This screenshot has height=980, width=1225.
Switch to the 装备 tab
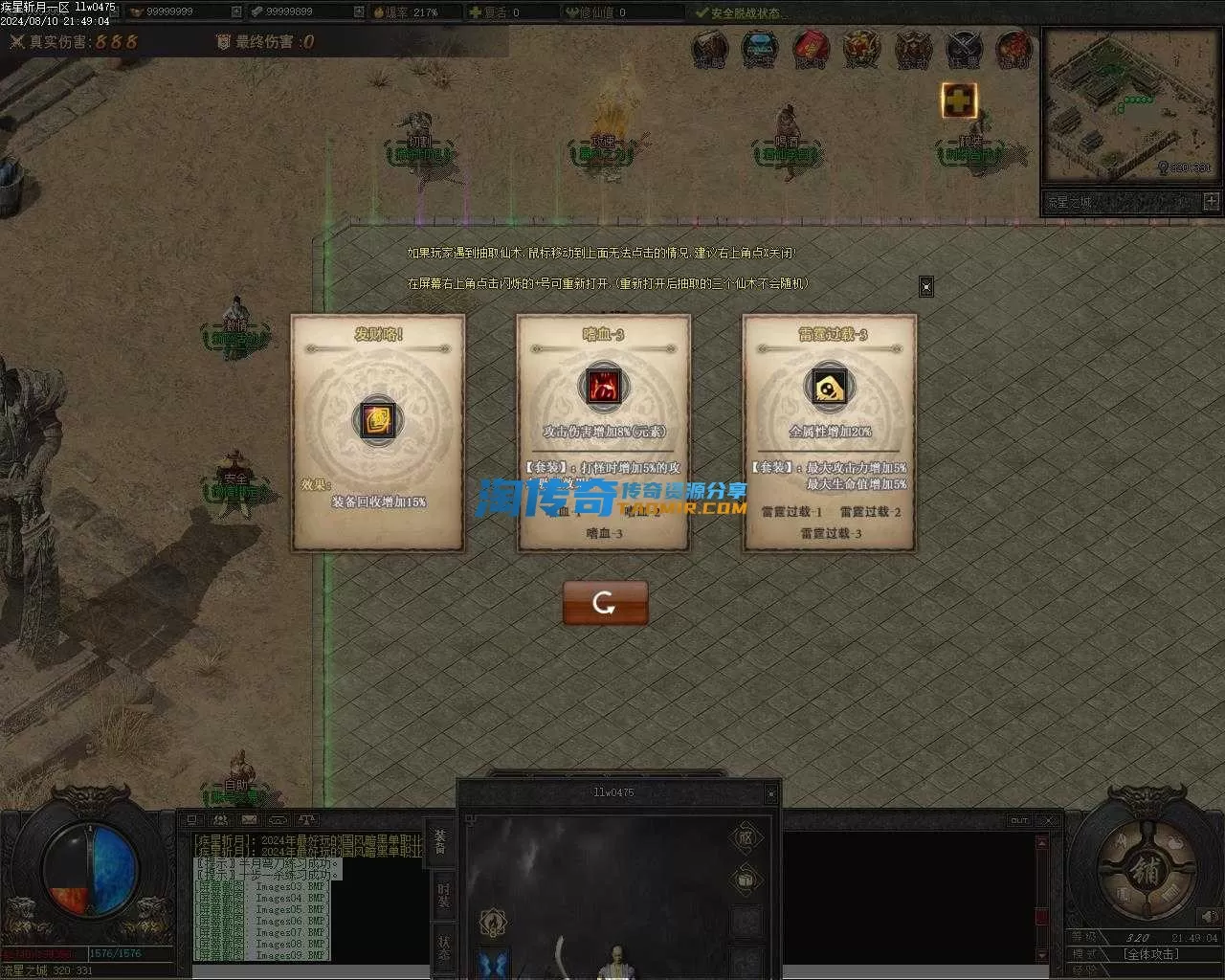440,840
